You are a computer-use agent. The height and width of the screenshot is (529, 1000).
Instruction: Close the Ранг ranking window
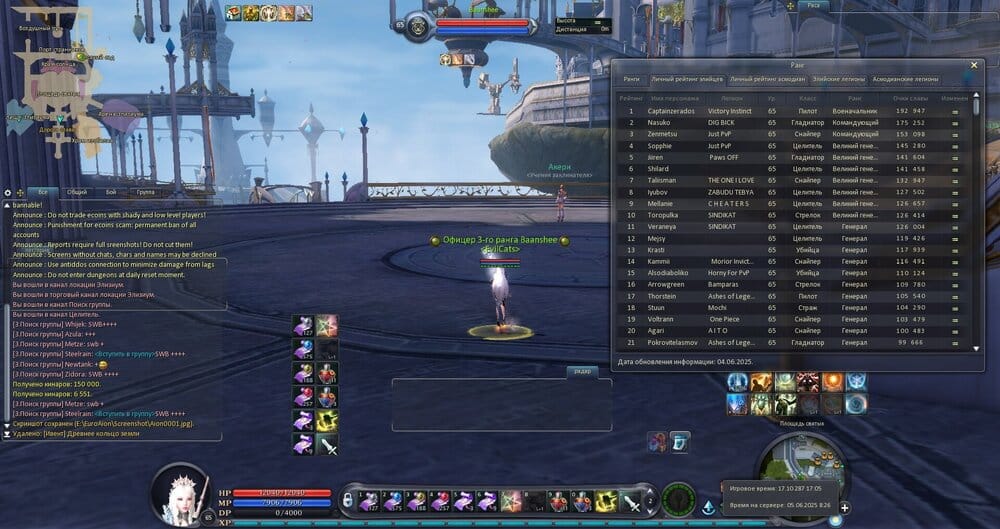[975, 64]
